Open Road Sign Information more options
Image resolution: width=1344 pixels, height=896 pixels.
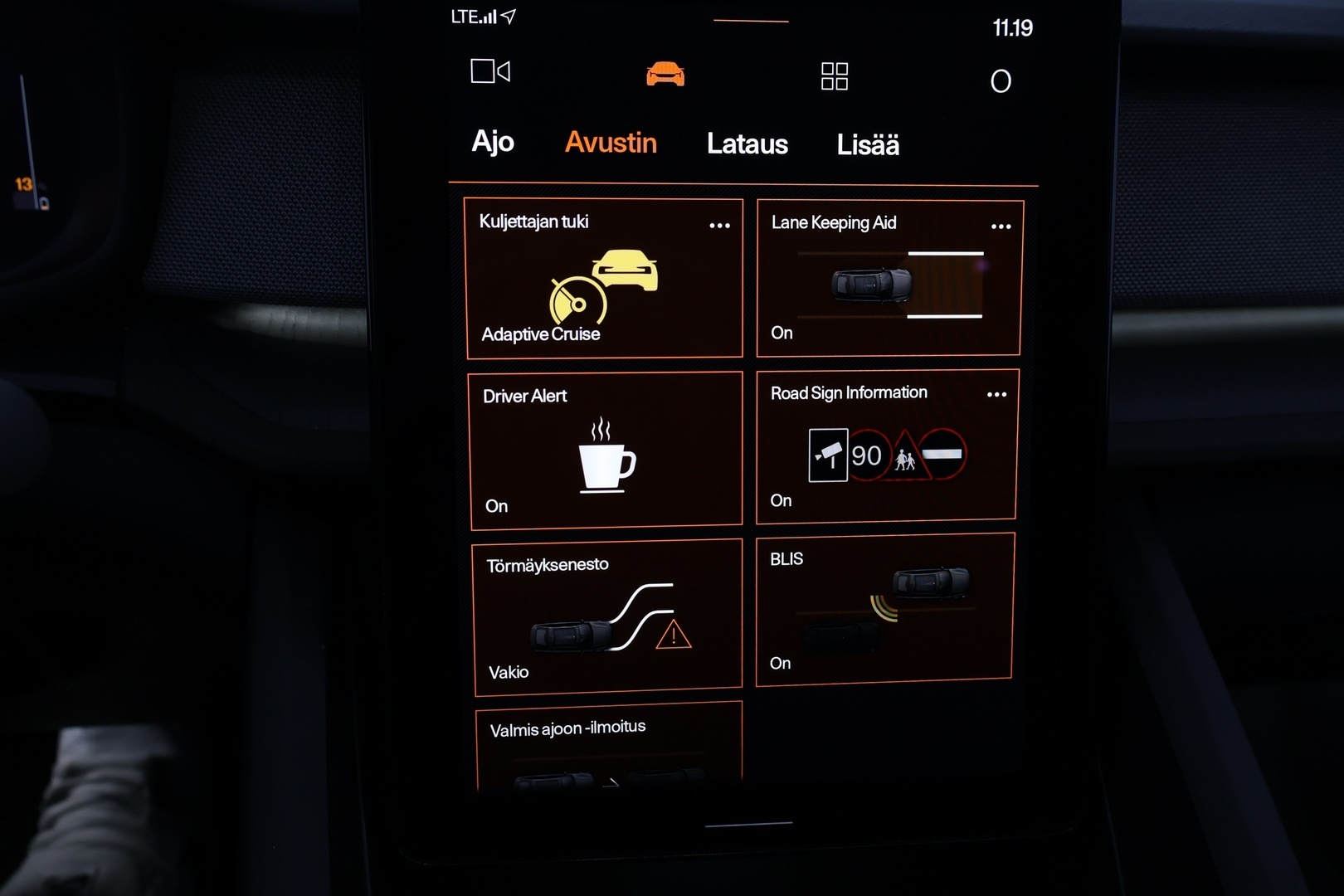tap(996, 395)
